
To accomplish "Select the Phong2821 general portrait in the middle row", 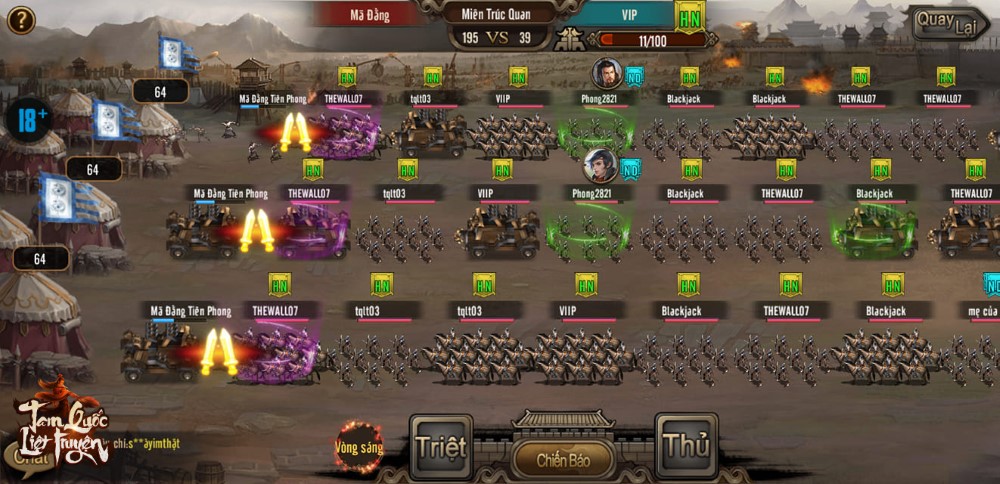I will pos(600,165).
